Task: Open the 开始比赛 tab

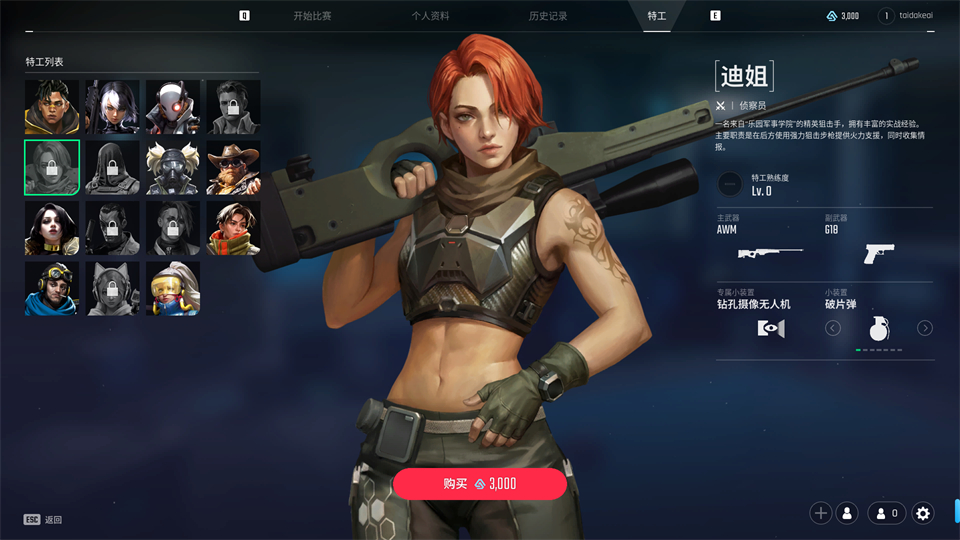Action: coord(312,16)
